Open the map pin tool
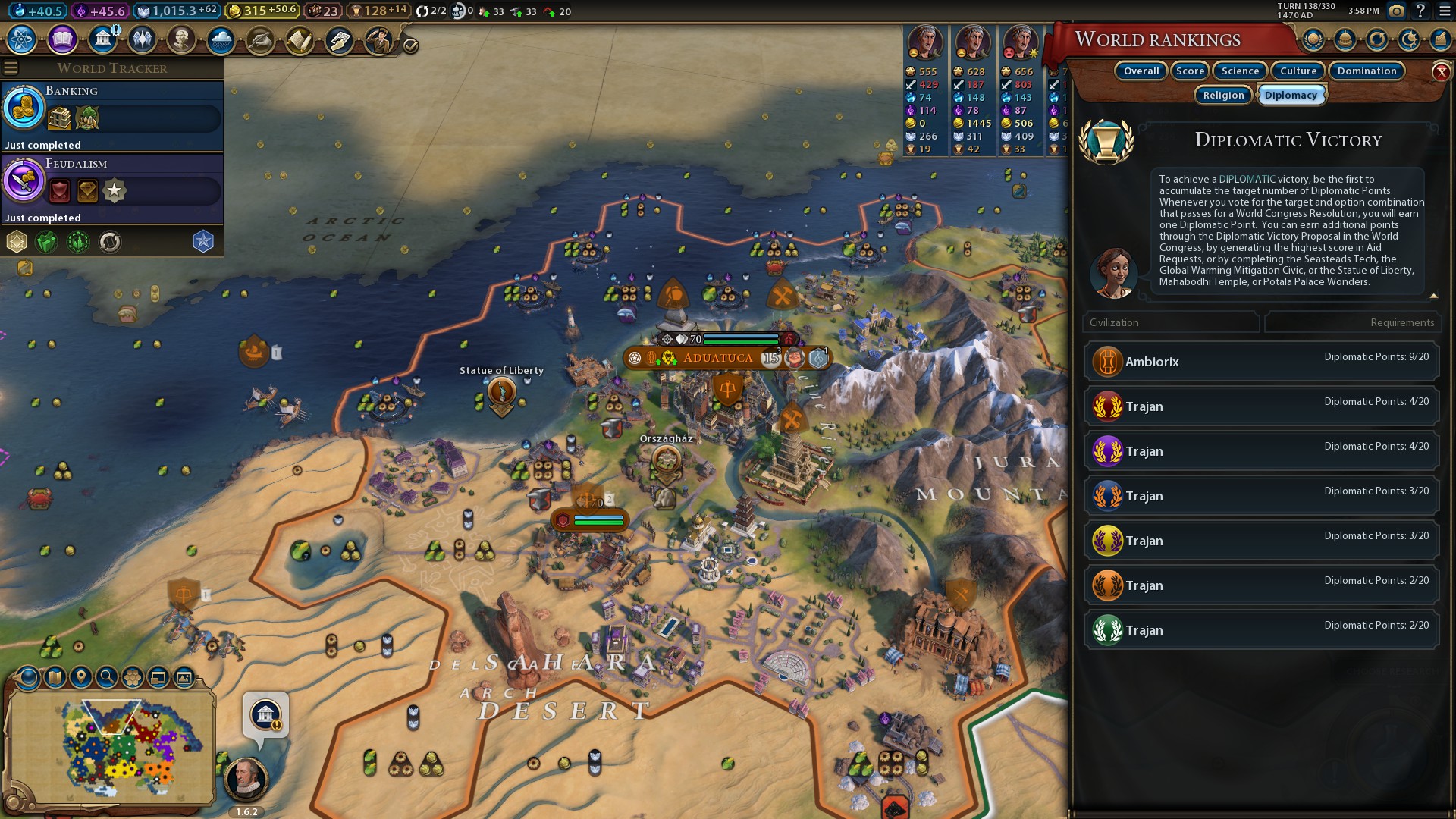 pos(80,676)
